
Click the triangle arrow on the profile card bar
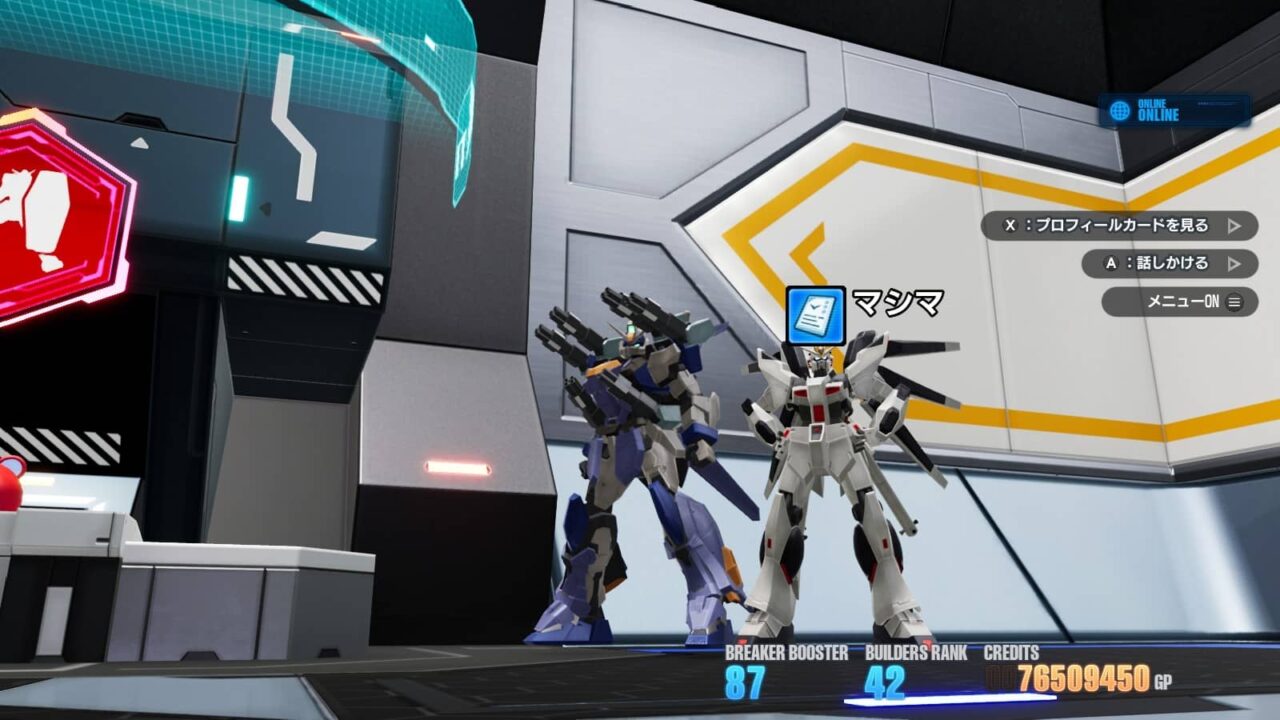click(x=1246, y=228)
